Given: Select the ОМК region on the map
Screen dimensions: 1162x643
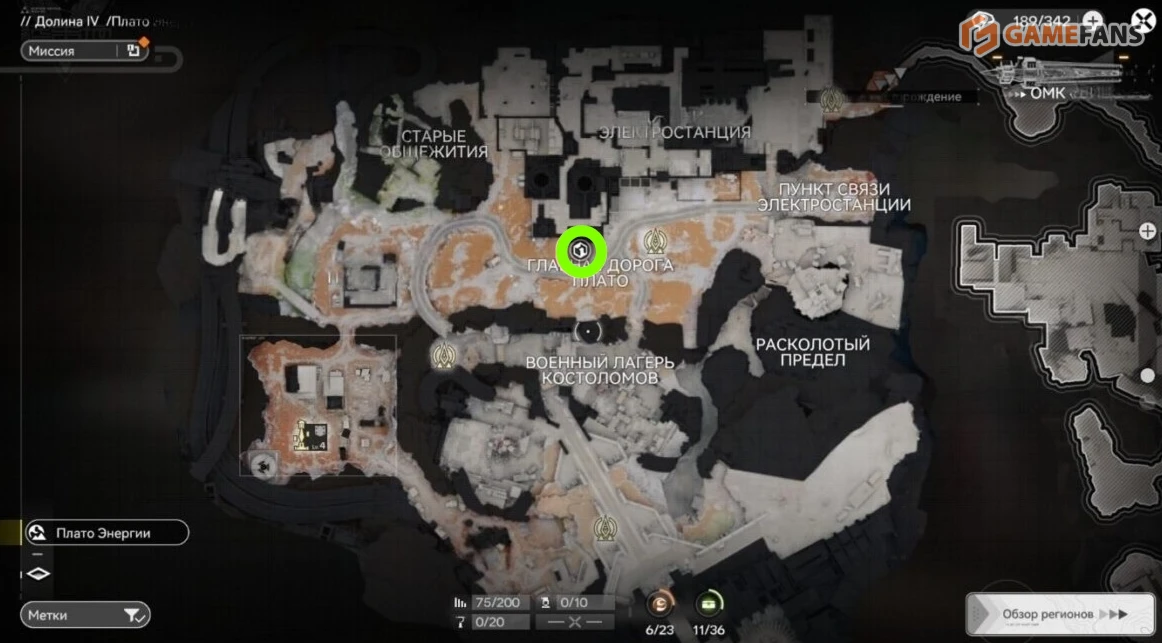Looking at the screenshot, I should click(x=1046, y=93).
